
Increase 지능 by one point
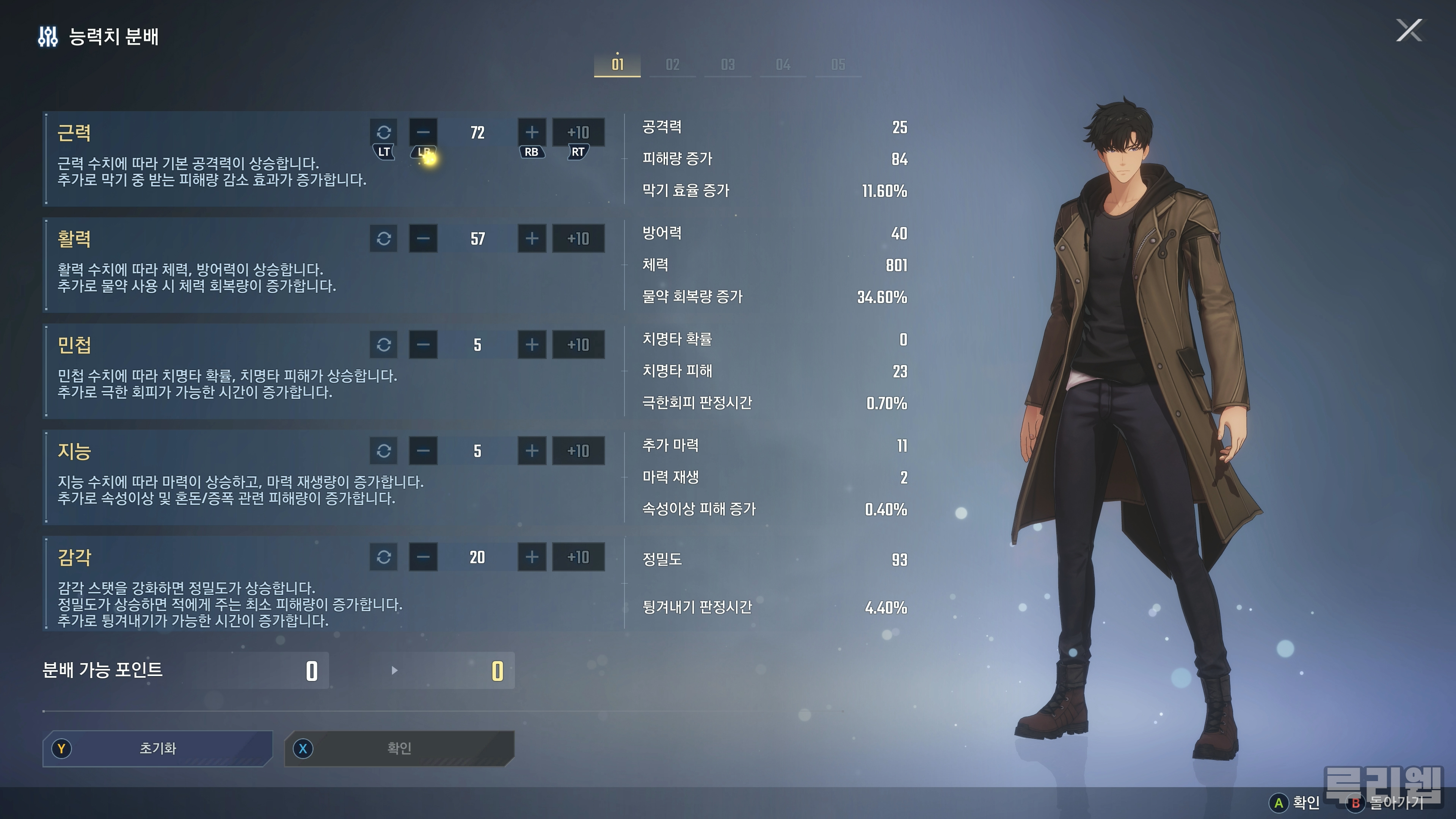(531, 451)
